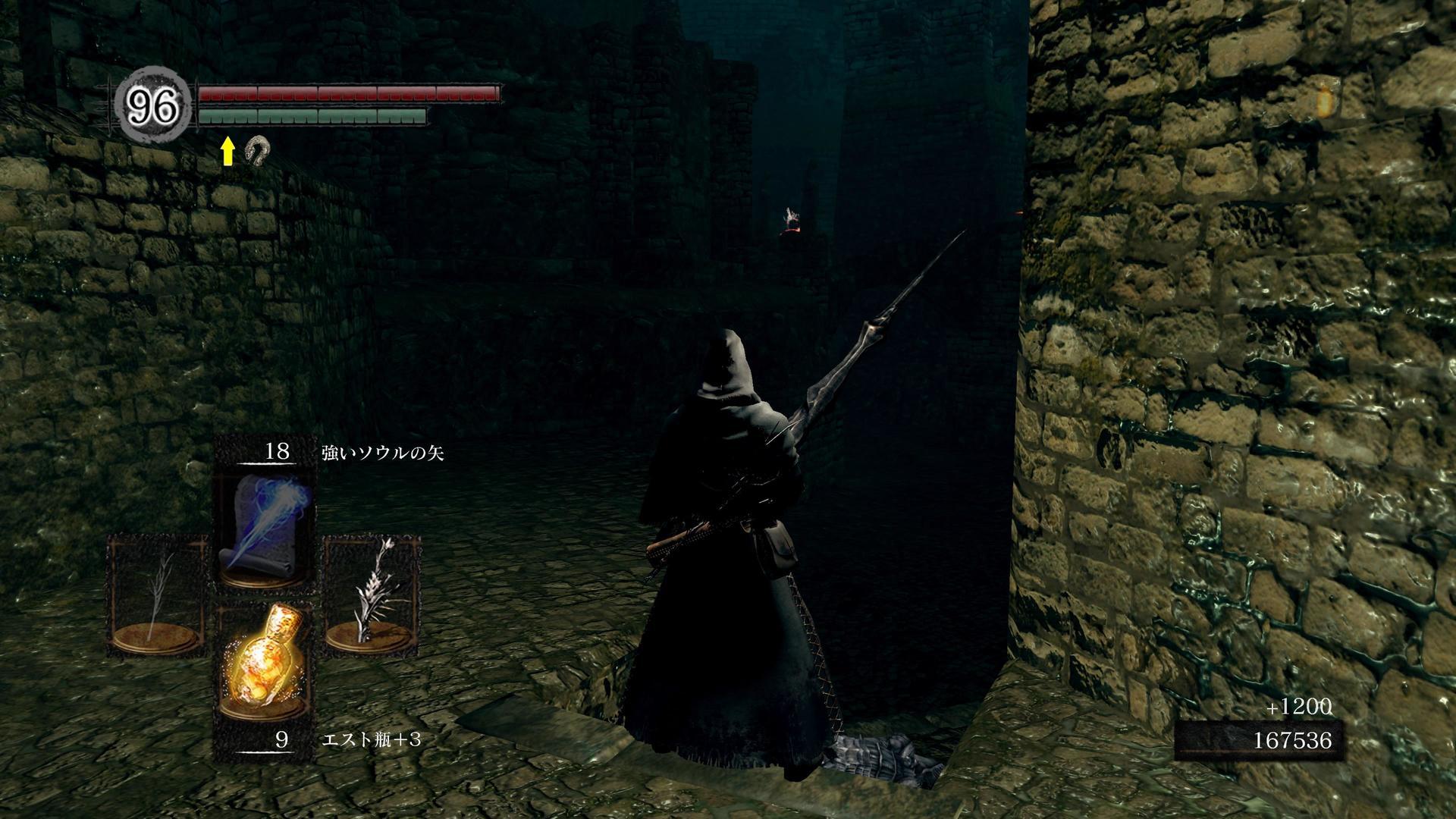Screen dimensions: 1456x819
Task: Click the yellow arrow status icon
Action: pos(227,152)
